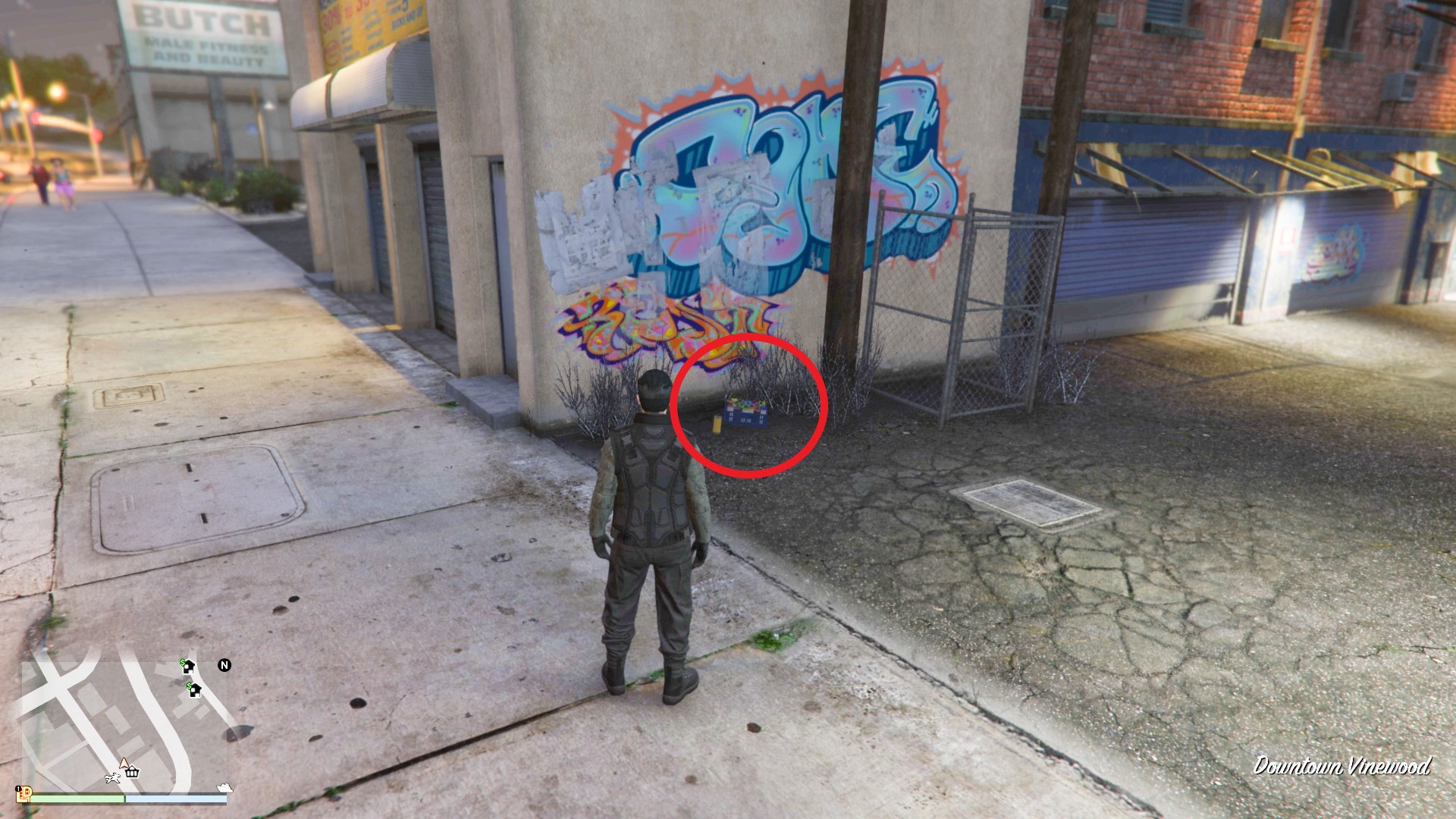The image size is (1456, 819).
Task: Select the player arrow marker on minimap
Action: click(x=124, y=763)
